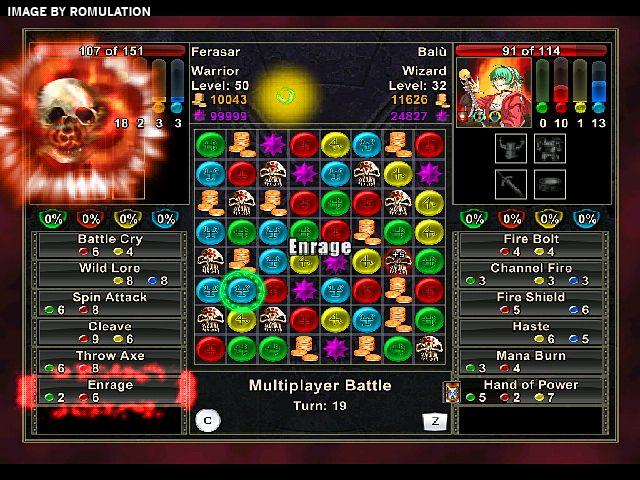This screenshot has width=640, height=480.
Task: Use the Spin Attack ability
Action: click(x=110, y=303)
